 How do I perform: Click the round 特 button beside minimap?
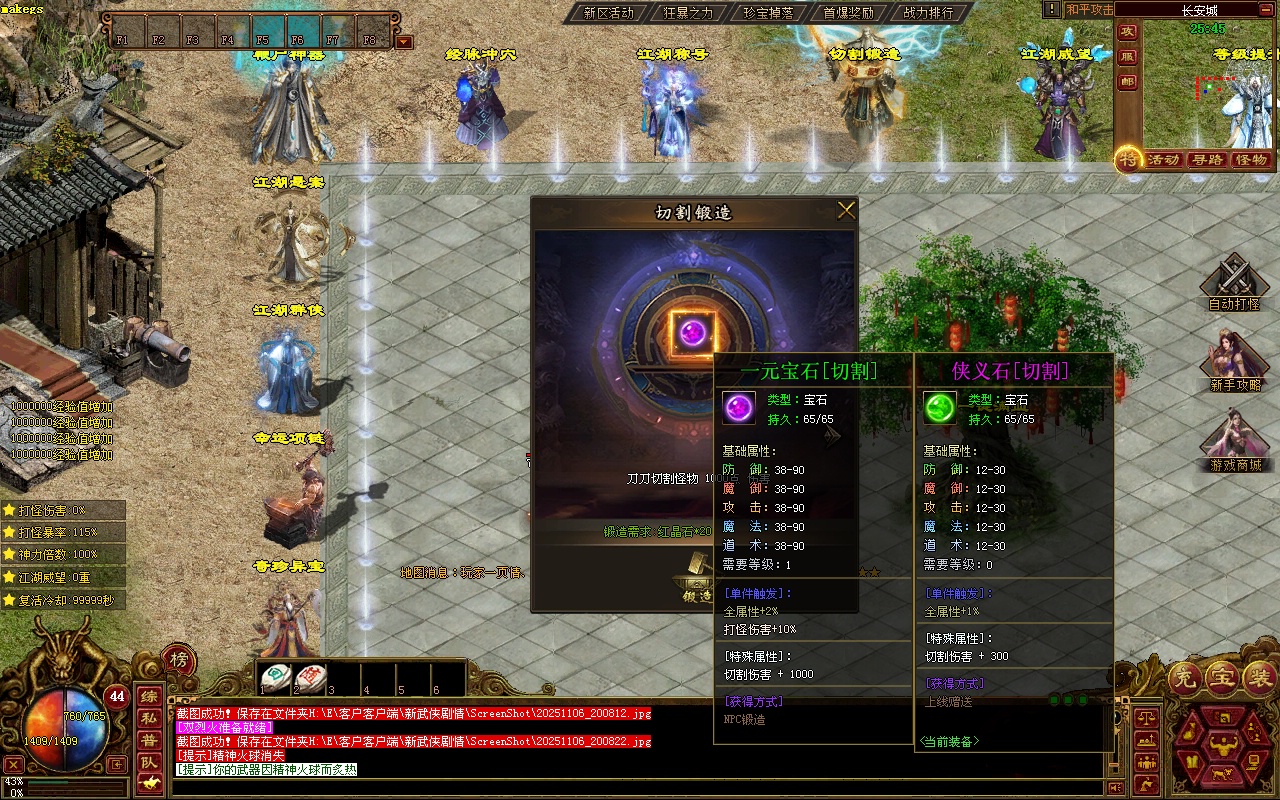click(x=1128, y=159)
